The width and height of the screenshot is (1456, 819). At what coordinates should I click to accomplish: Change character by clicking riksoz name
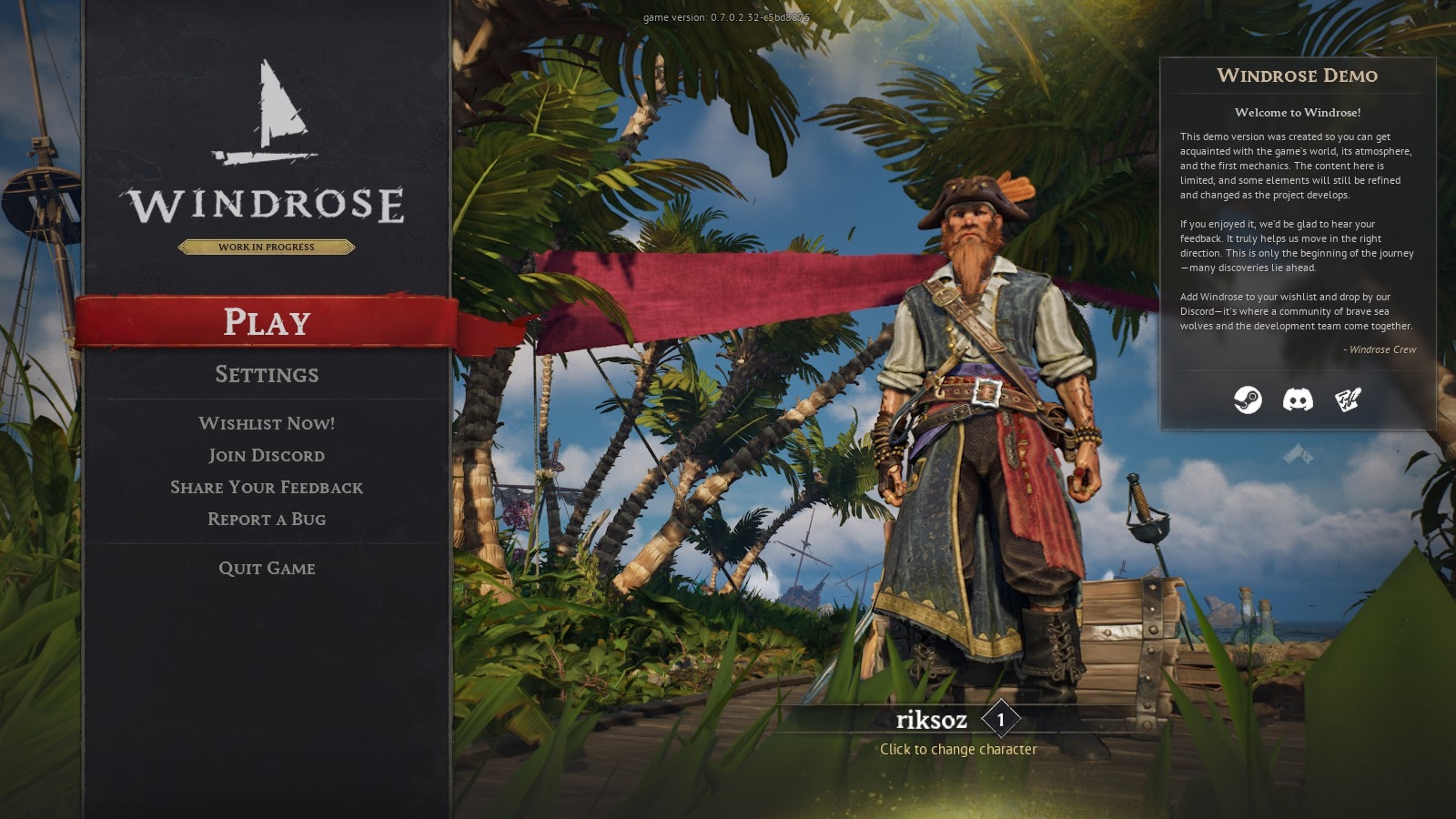[x=931, y=720]
